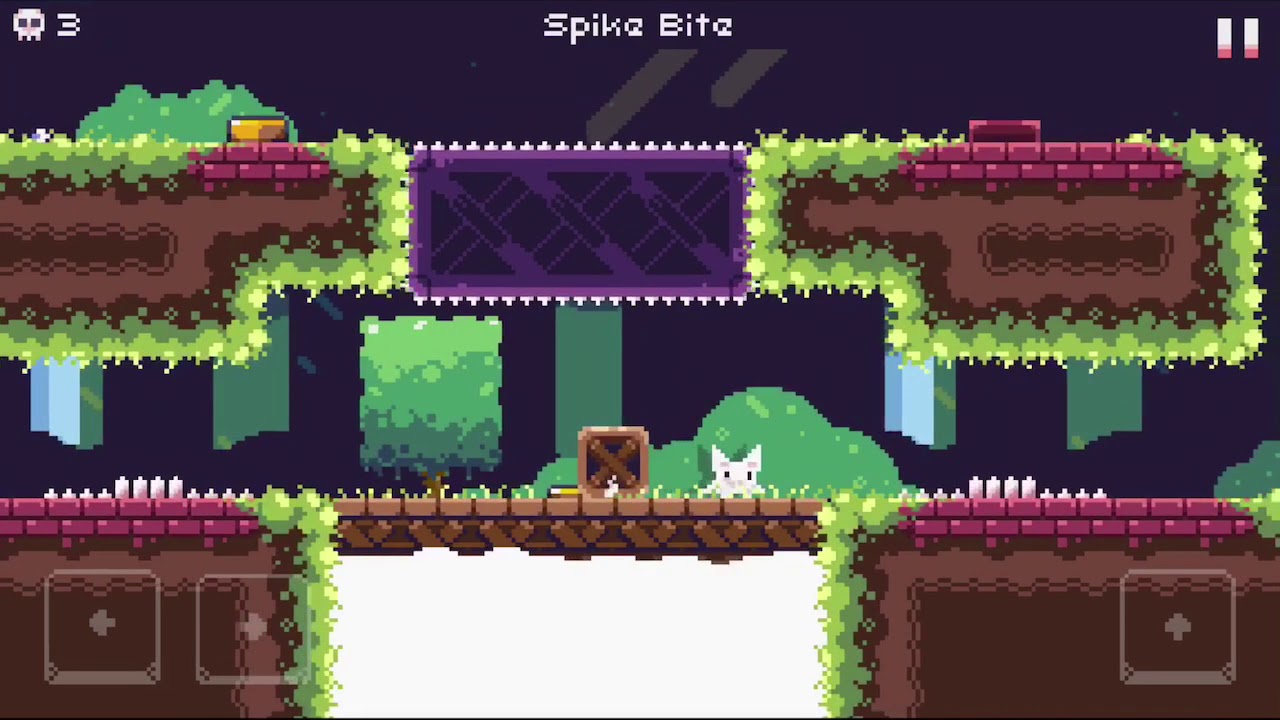Toggle pause by tapping the pause bars
Viewport: 1280px width, 720px height.
(x=1237, y=38)
